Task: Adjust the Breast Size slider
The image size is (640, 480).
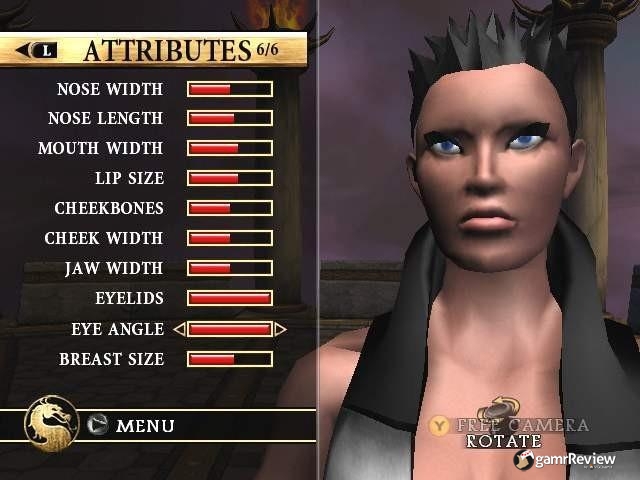Action: click(x=230, y=359)
